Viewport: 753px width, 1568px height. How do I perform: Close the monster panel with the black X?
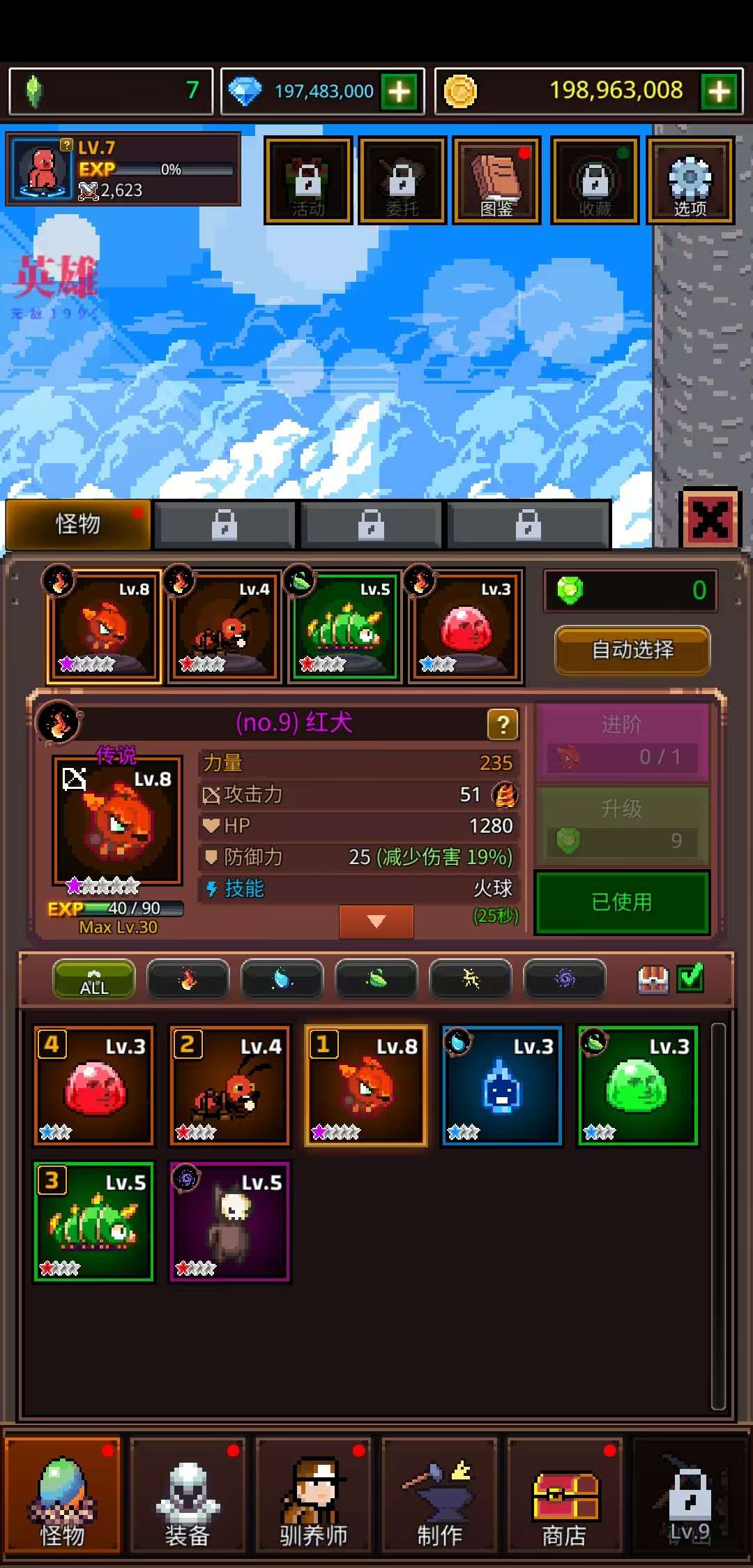tap(710, 520)
